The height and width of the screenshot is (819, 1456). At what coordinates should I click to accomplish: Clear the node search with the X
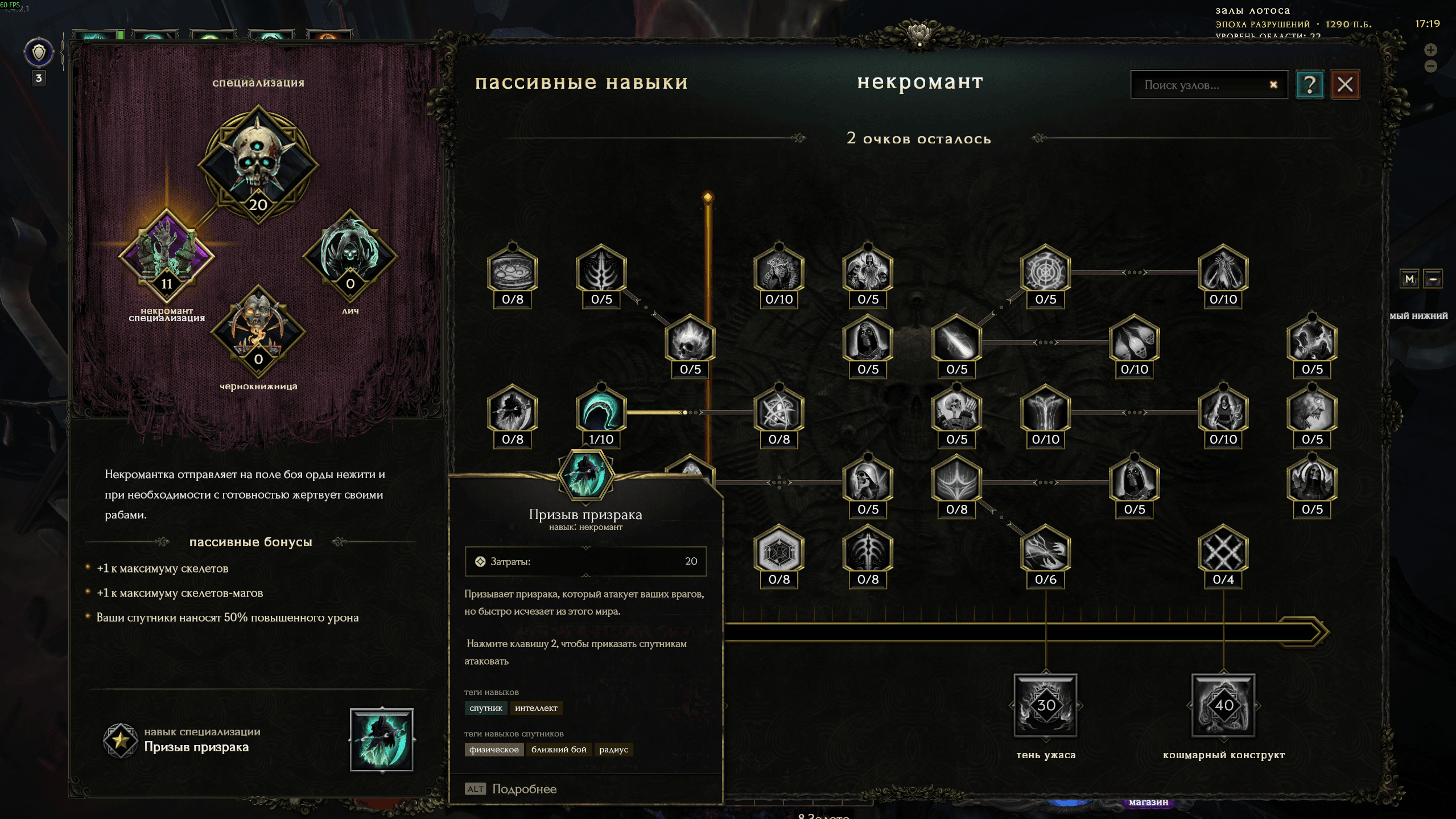[1273, 85]
